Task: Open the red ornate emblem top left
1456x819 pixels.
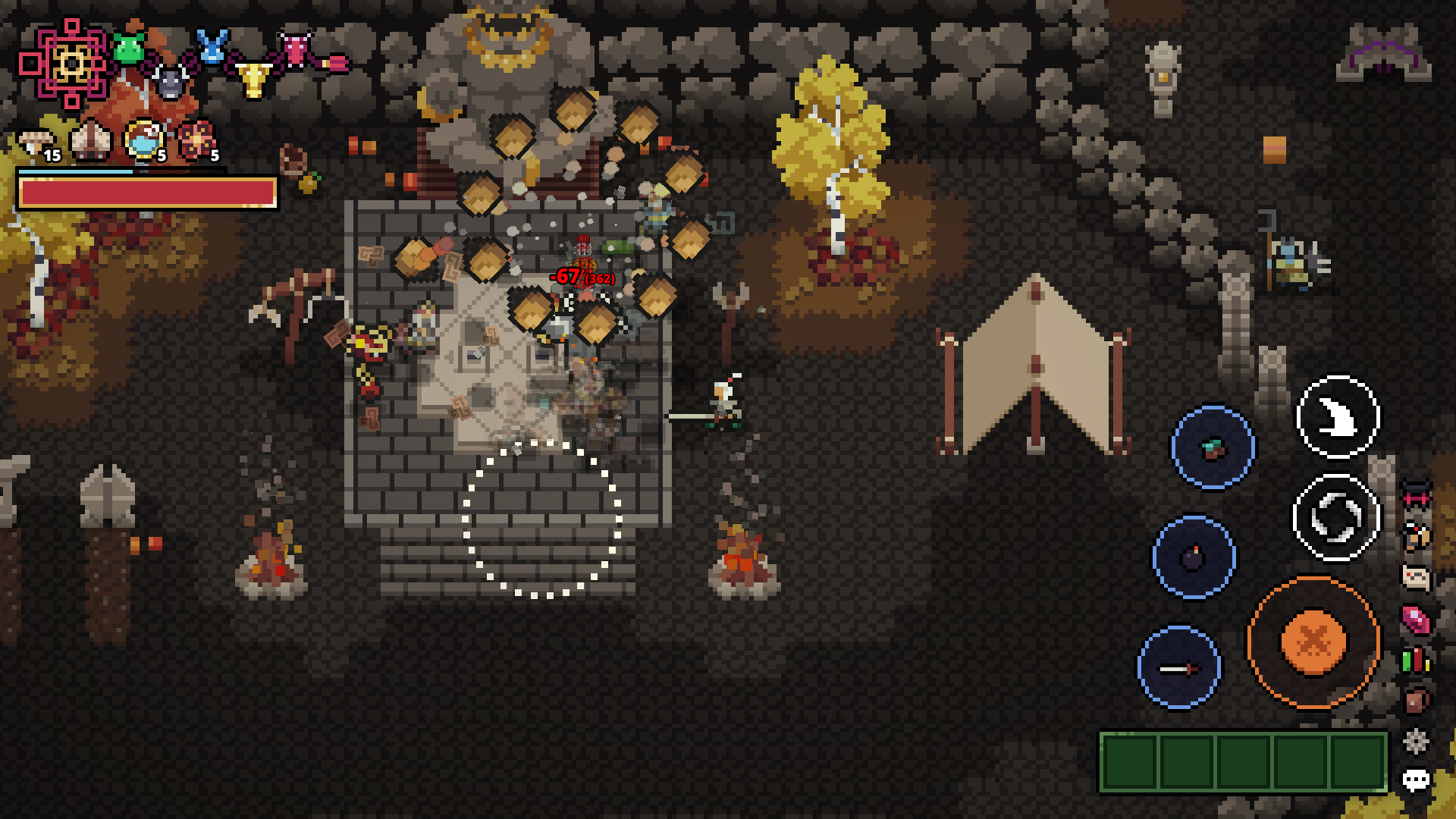Action: pos(71,63)
